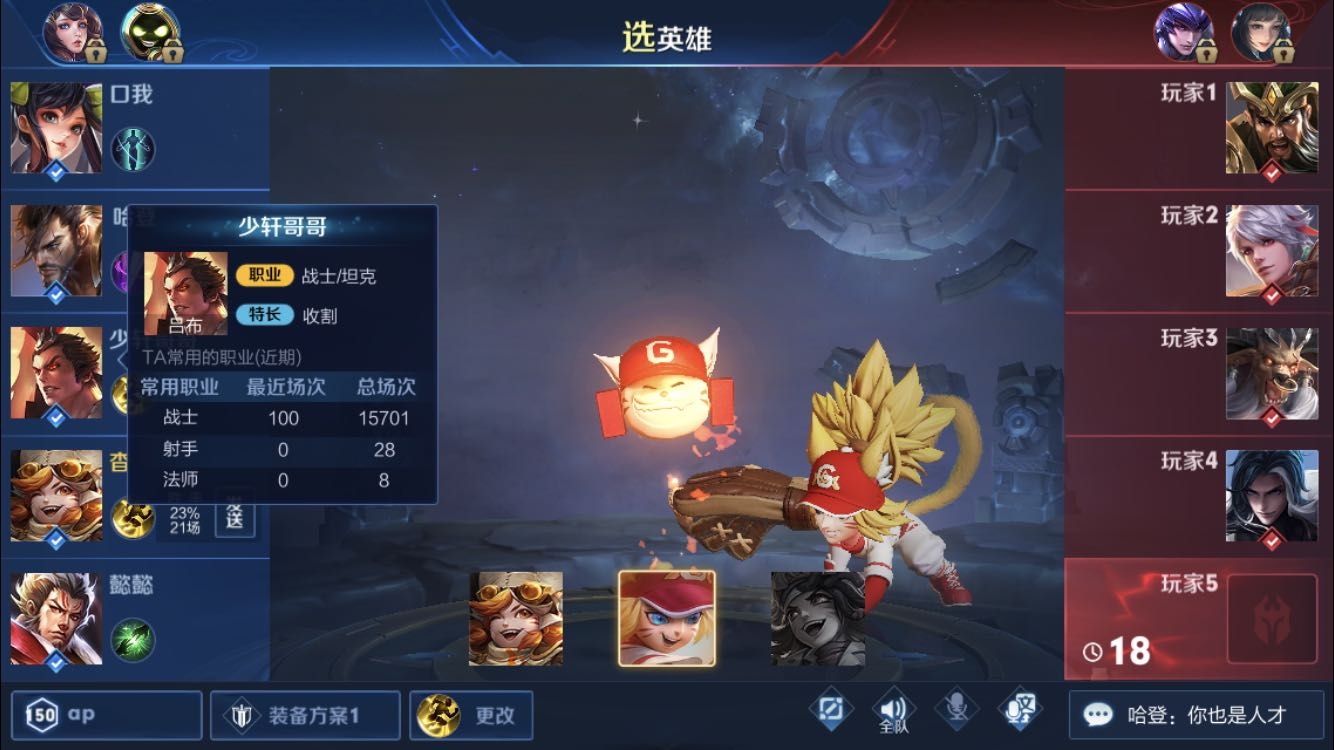View enemy 玩家2's white-haired hero portrait
Screen dimensions: 1334x750
1272,251
